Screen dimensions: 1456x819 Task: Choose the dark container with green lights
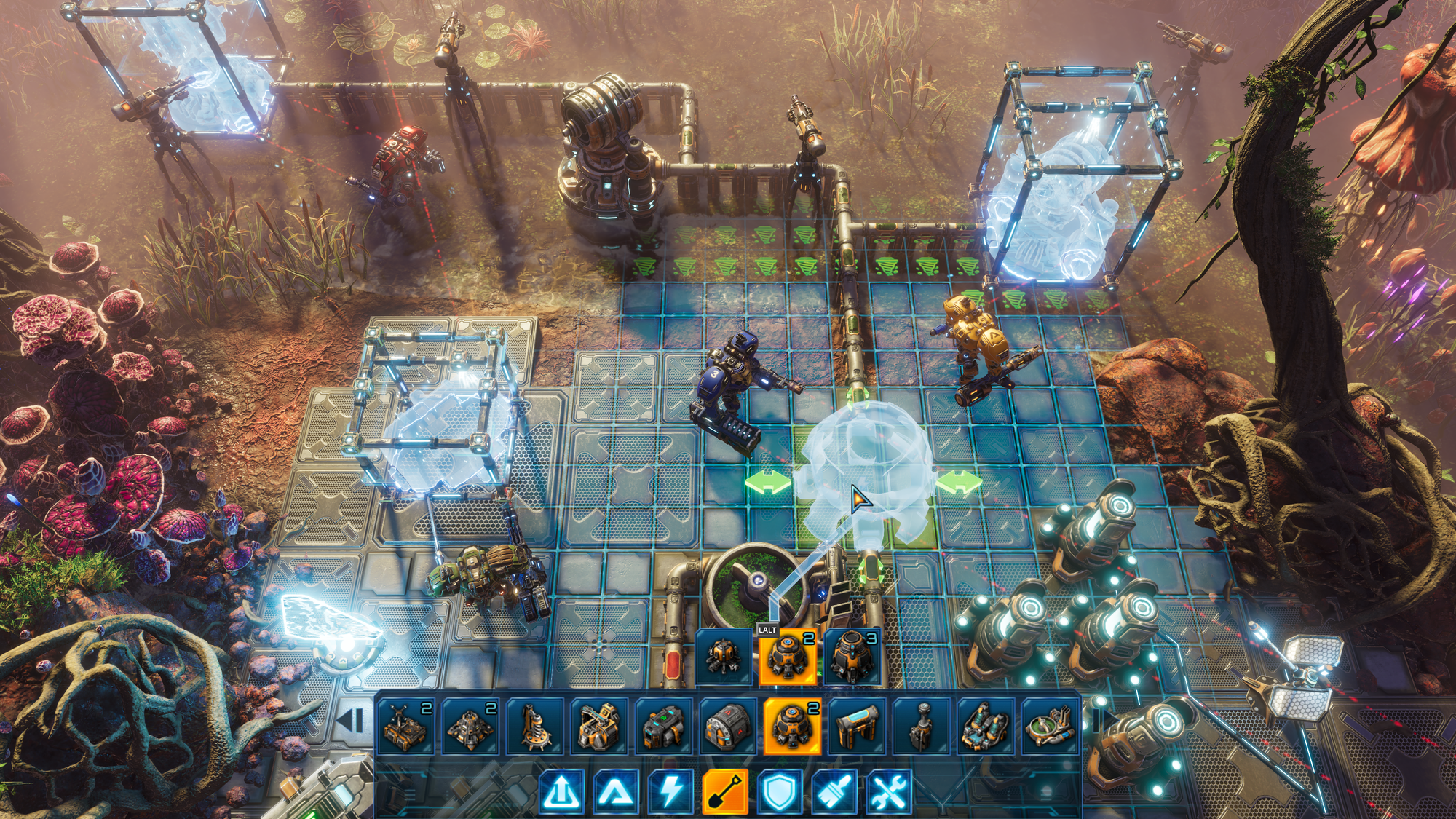663,726
